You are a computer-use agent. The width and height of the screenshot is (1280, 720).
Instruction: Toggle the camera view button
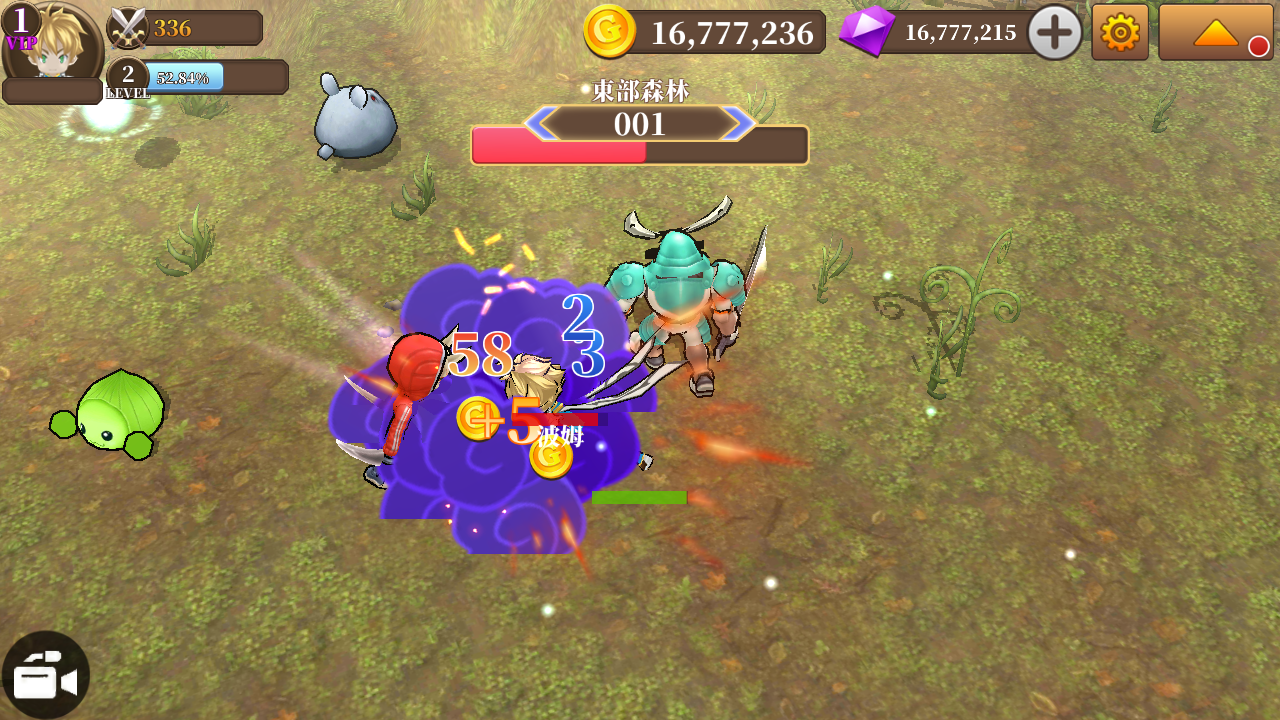coord(45,676)
